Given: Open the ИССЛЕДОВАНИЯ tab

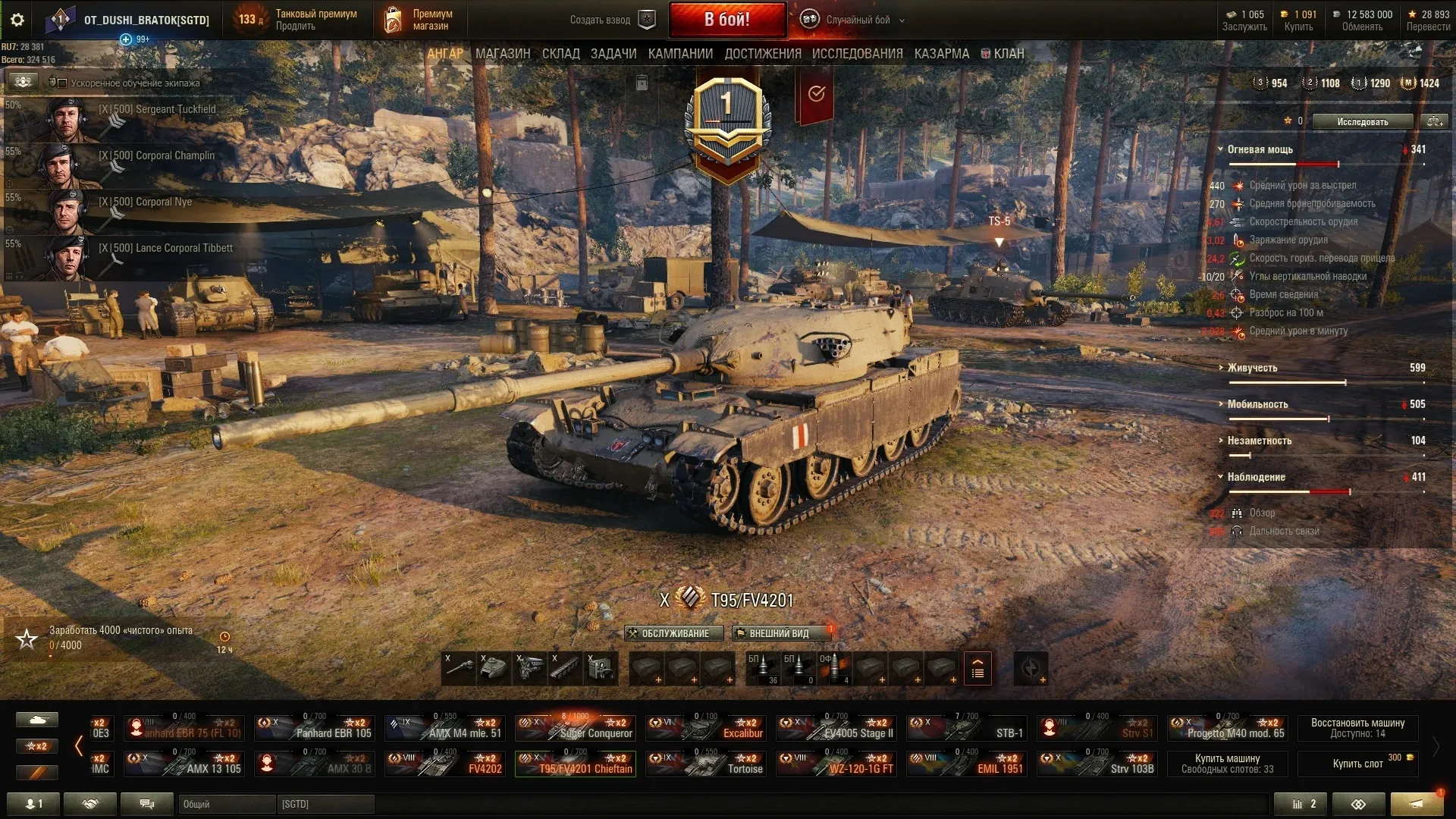Looking at the screenshot, I should pyautogui.click(x=857, y=54).
